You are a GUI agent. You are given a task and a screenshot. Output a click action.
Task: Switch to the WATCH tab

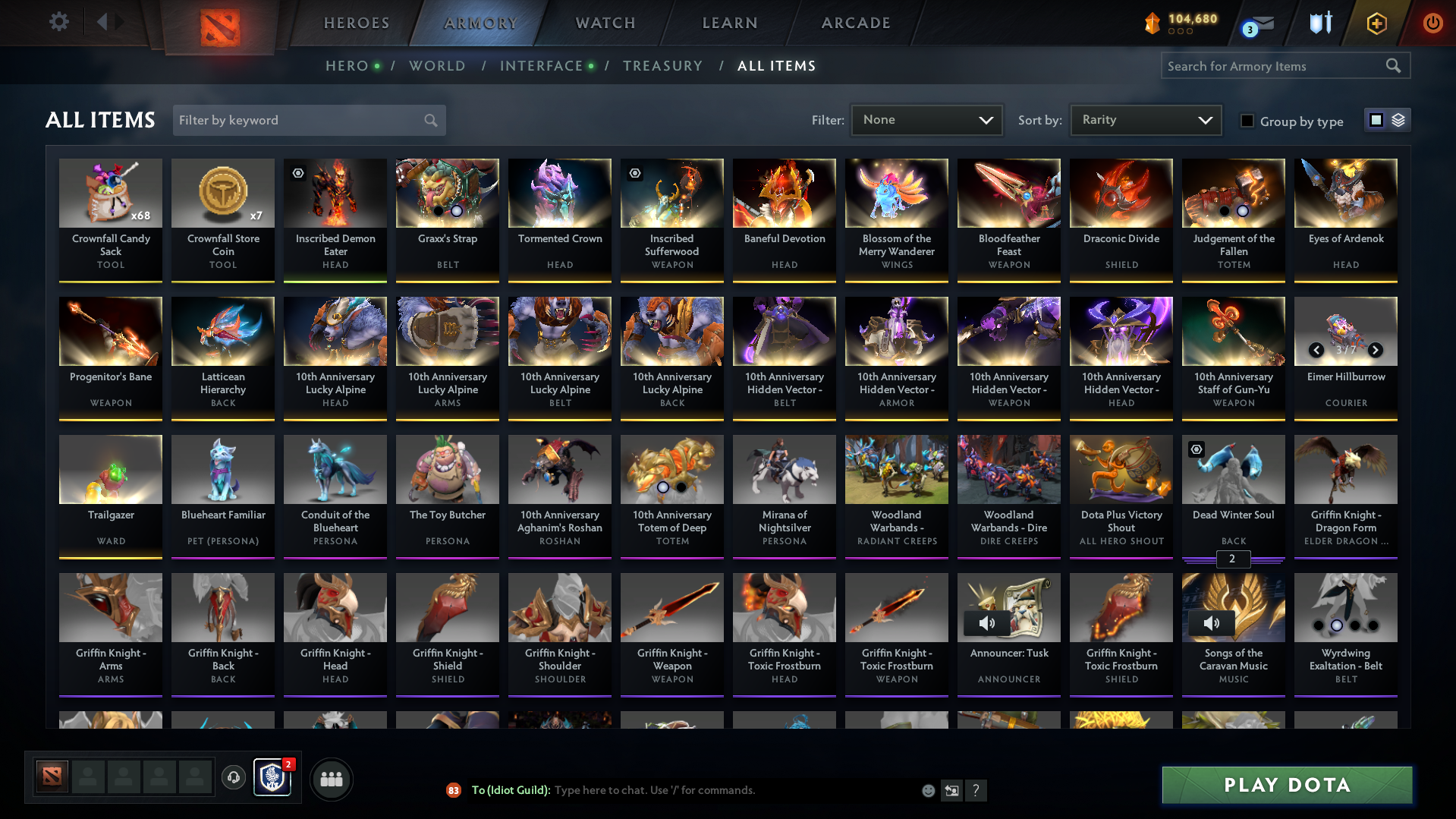pos(604,23)
